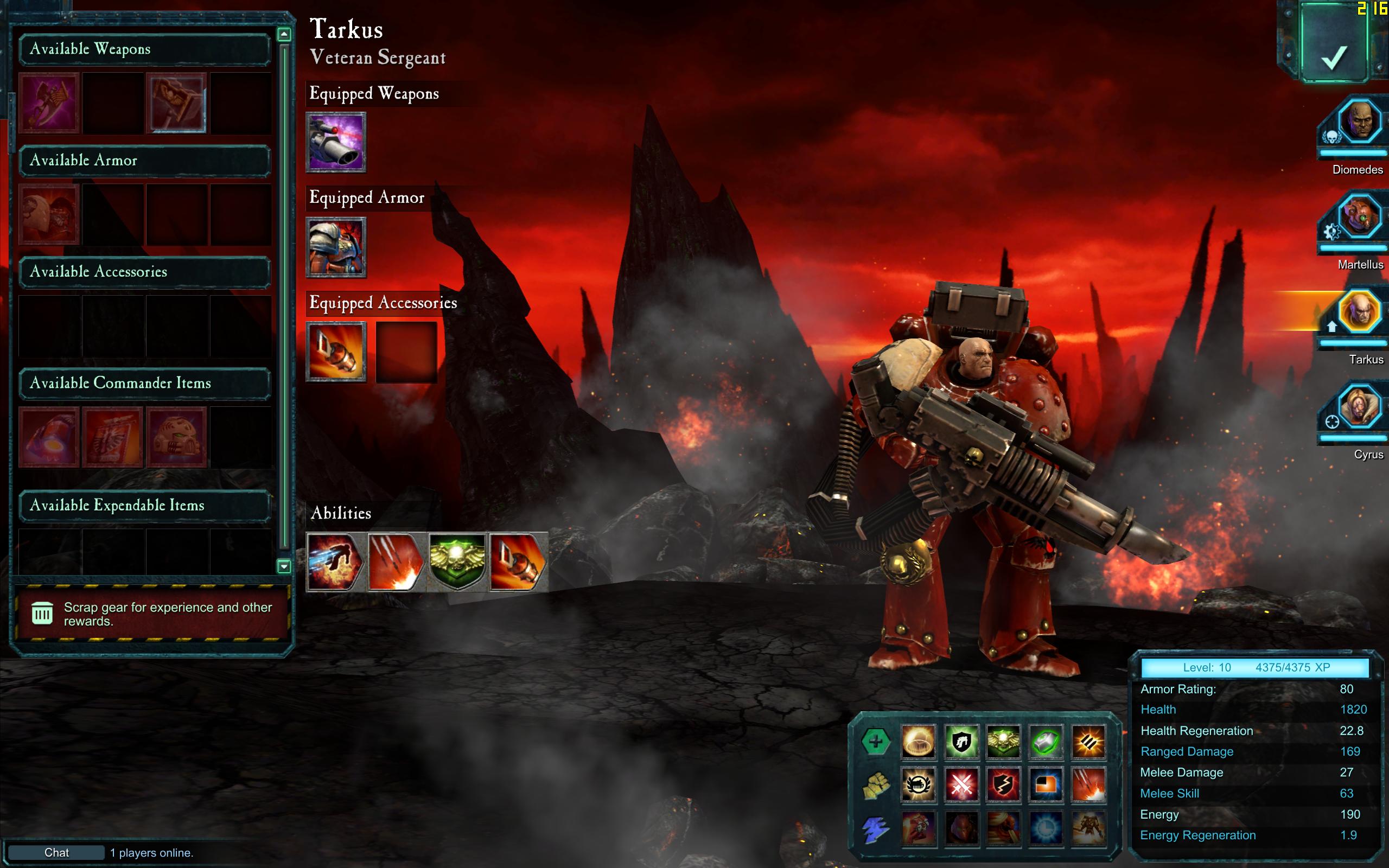Image resolution: width=1389 pixels, height=868 pixels.
Task: Click the inventory panel's scroll down arrow
Action: click(x=284, y=566)
